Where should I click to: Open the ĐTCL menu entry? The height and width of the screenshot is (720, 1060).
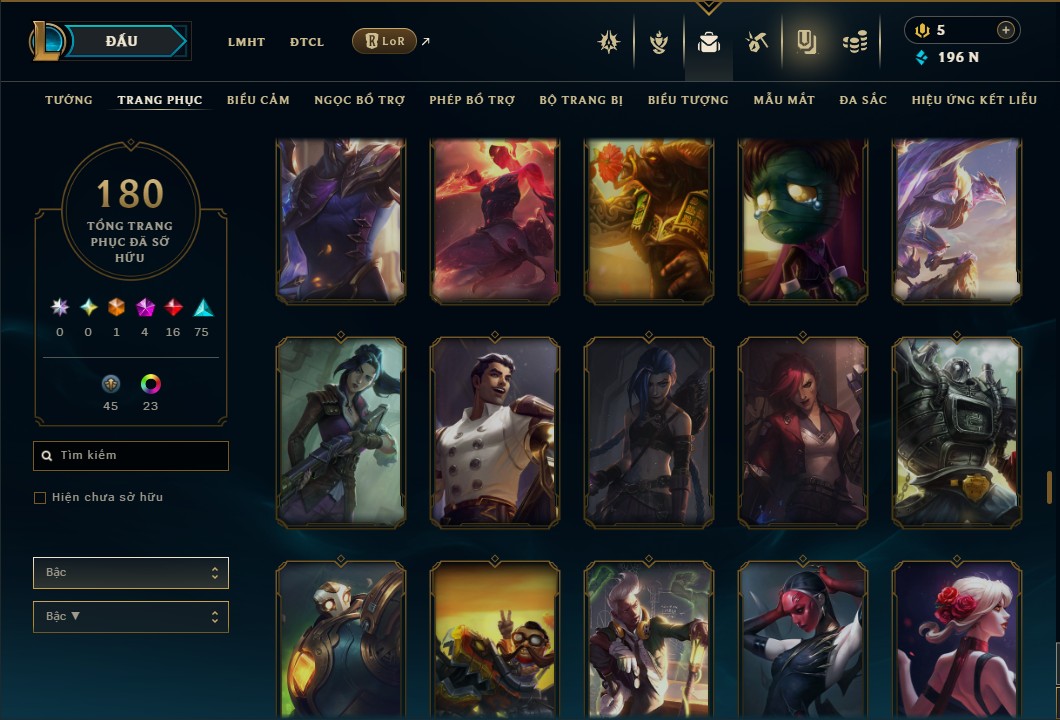pyautogui.click(x=307, y=42)
